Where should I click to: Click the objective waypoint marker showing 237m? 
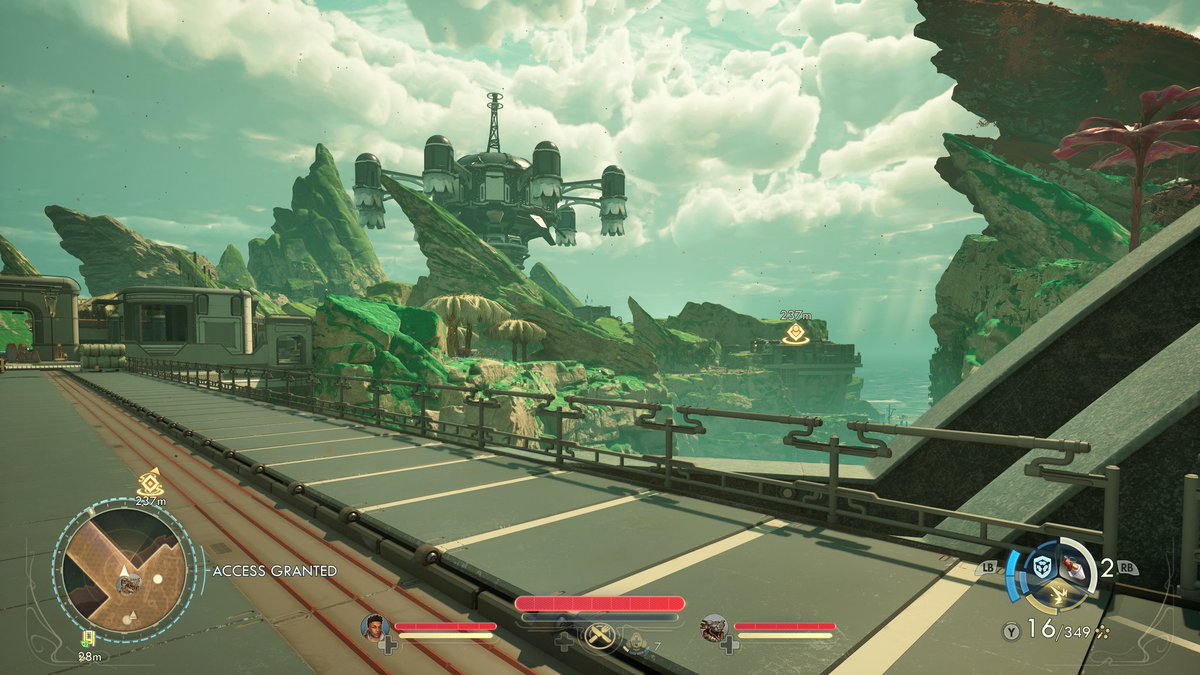[796, 334]
